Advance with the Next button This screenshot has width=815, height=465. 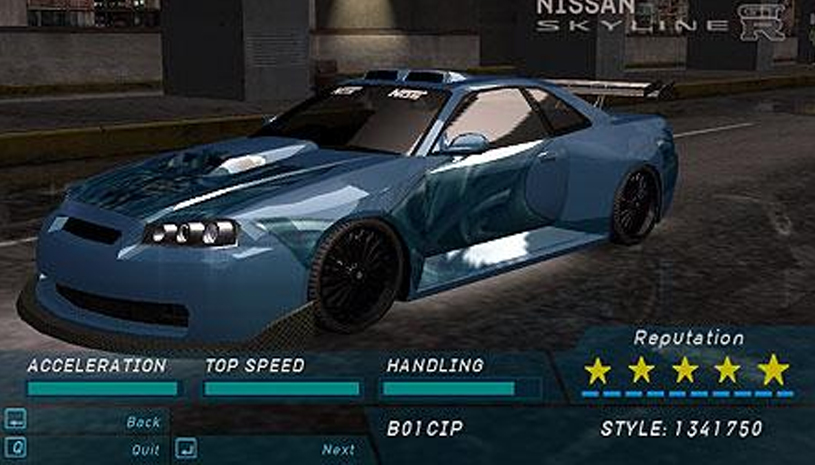pos(338,449)
